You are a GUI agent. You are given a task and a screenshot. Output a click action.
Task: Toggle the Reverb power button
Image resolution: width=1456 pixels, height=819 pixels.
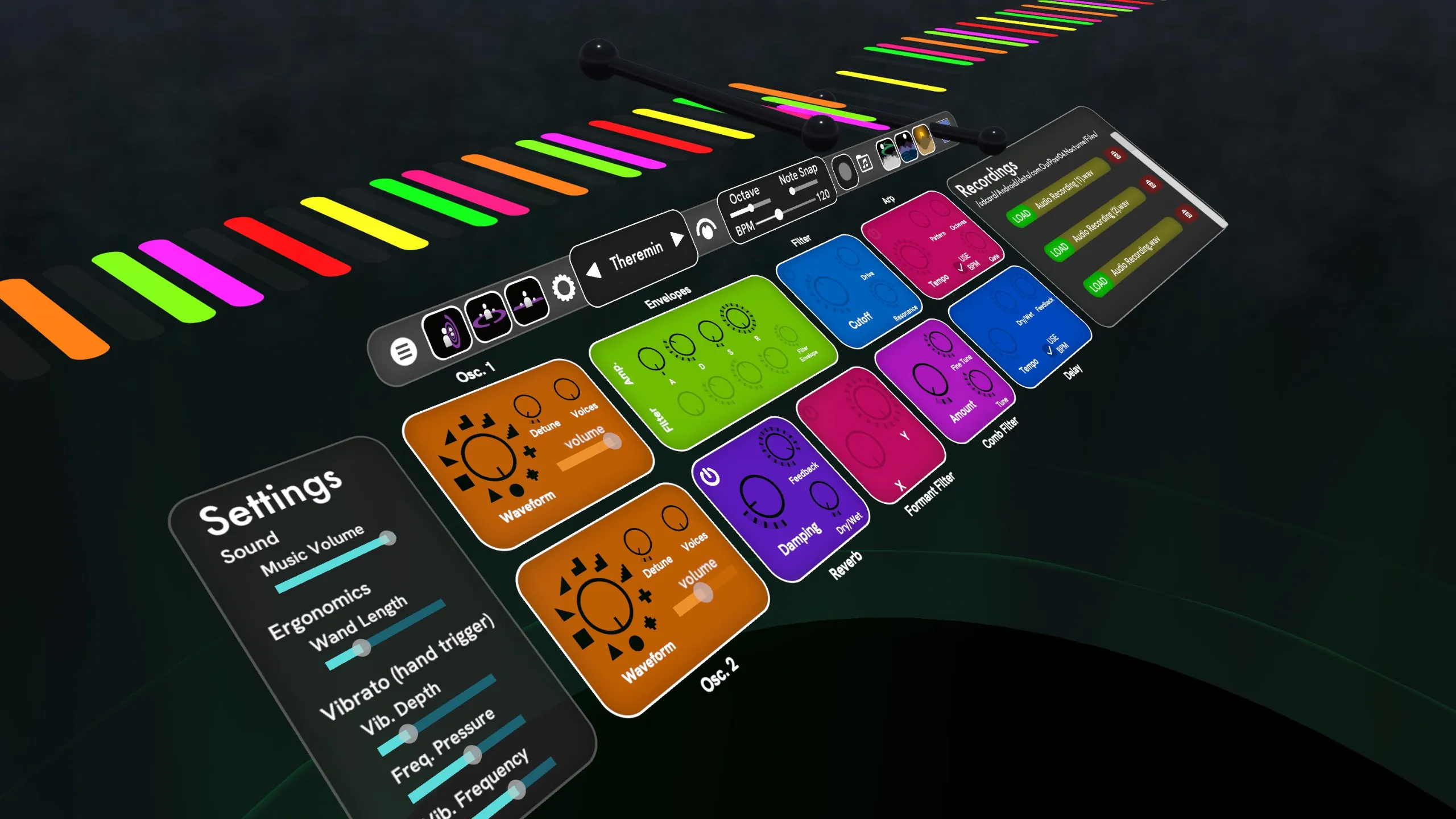(x=710, y=475)
